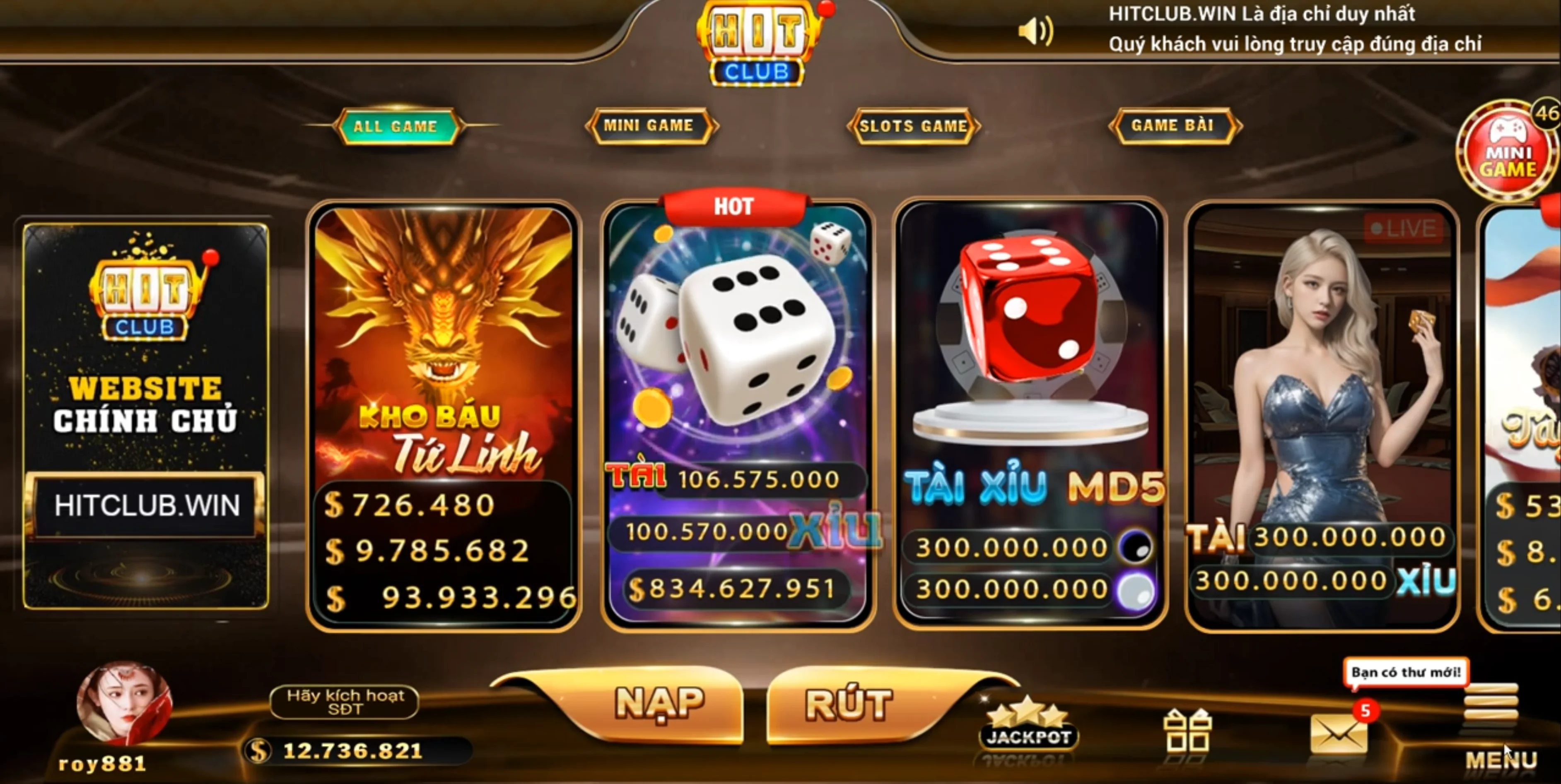
Task: Toggle the sound speaker icon
Action: click(1035, 31)
